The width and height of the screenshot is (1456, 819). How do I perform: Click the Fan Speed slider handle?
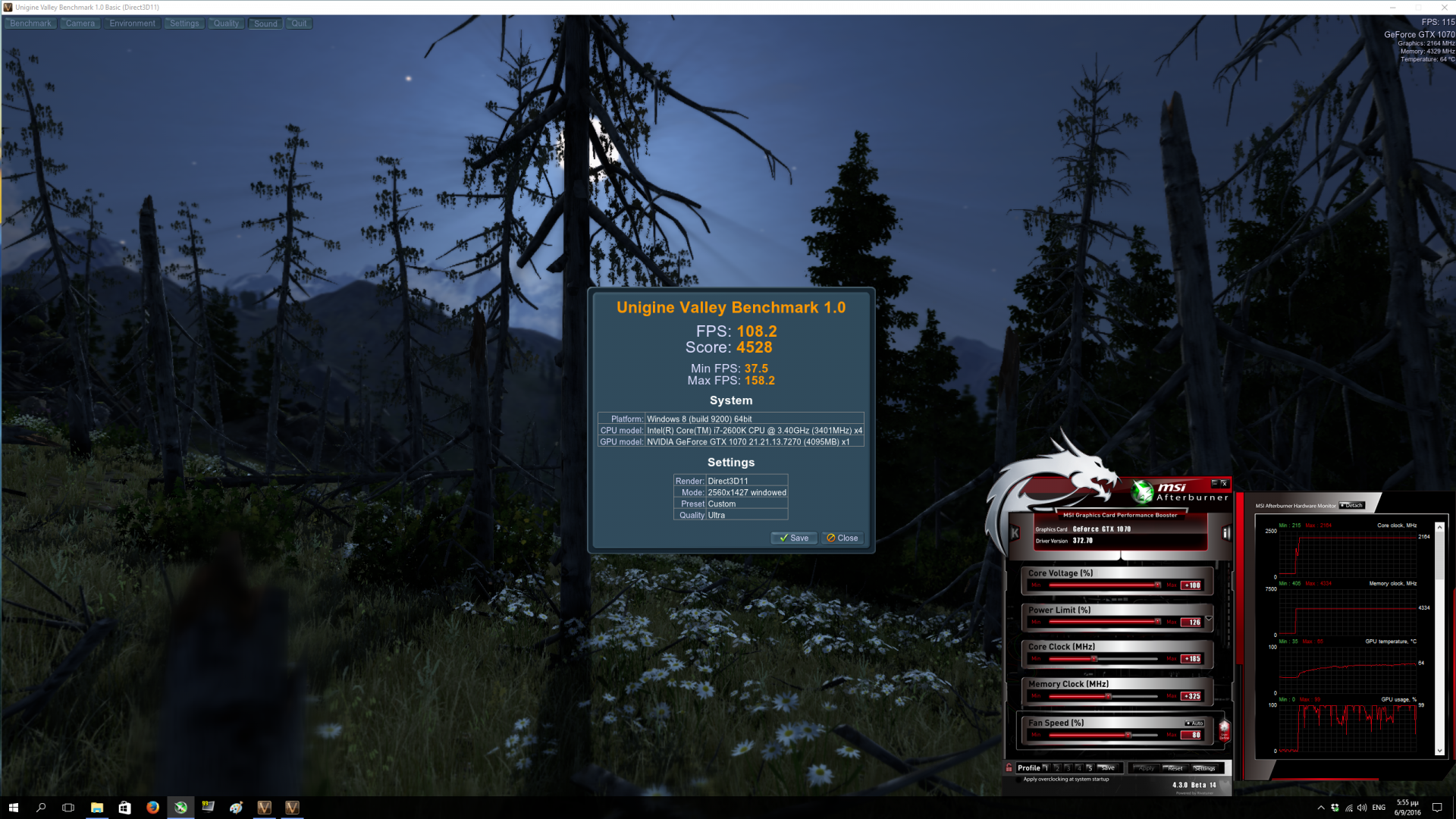tap(1128, 735)
